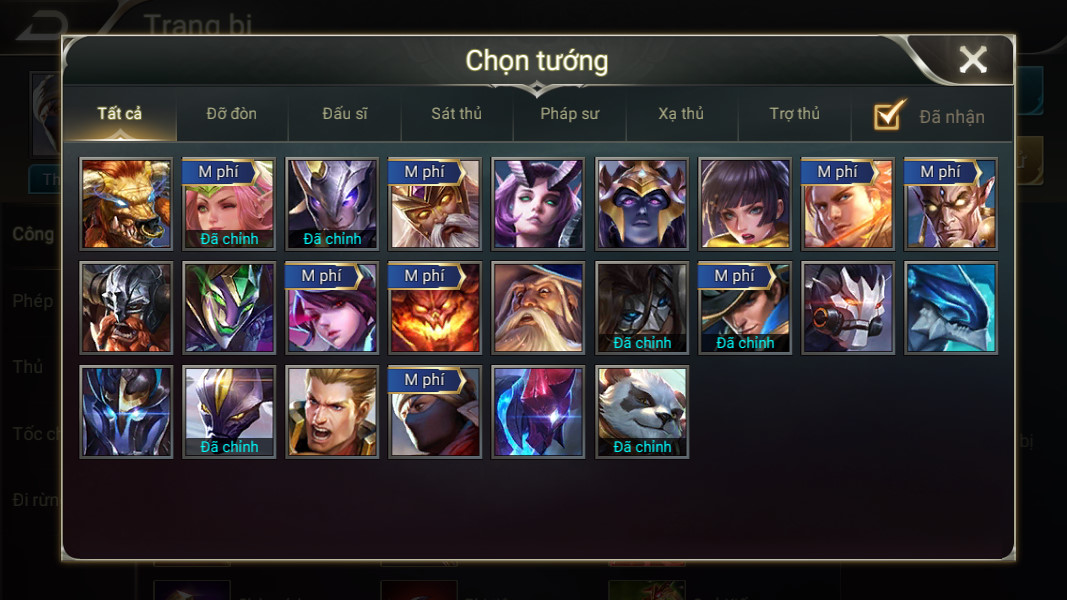This screenshot has height=600, width=1067.
Task: Select the white-bearded old wizard hero
Action: (x=538, y=307)
